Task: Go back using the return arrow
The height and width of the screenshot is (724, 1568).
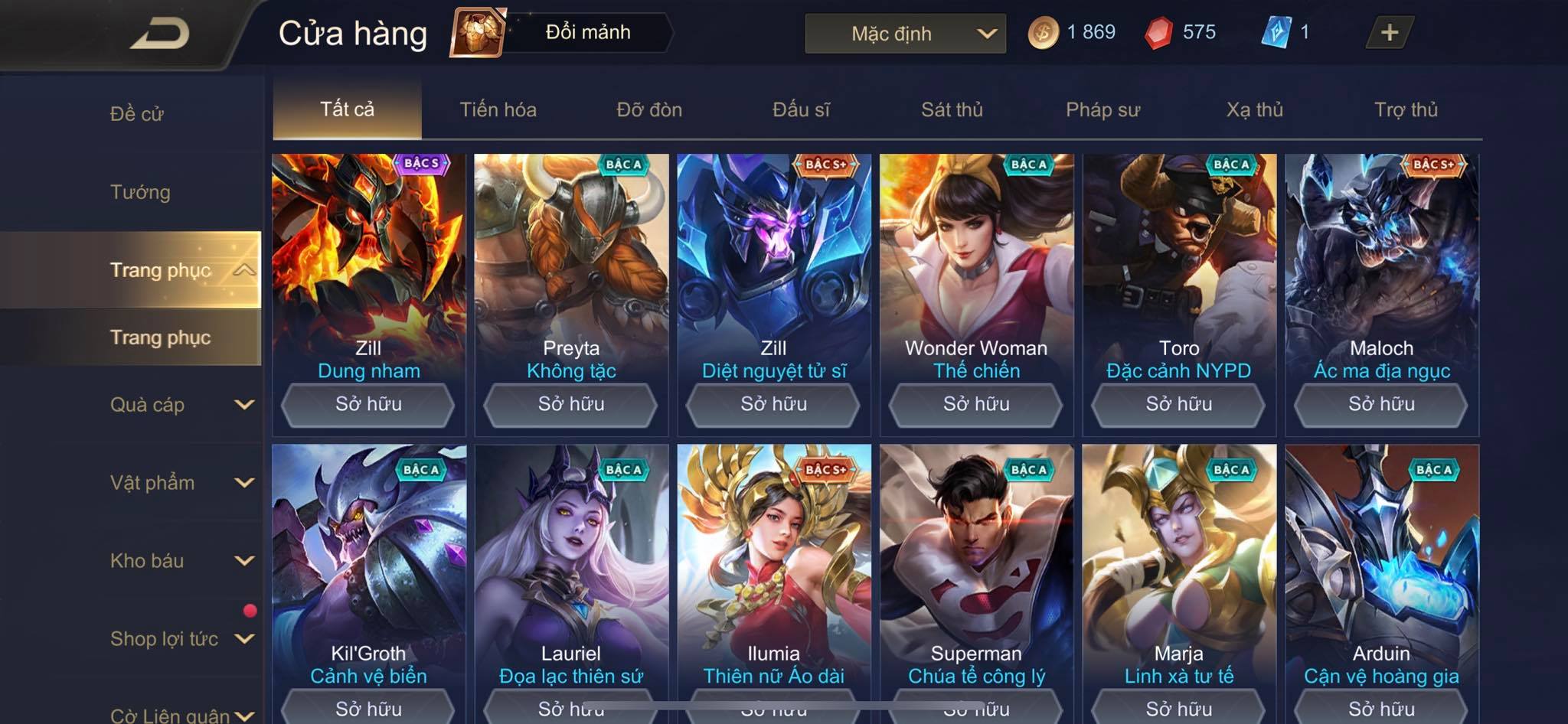Action: coord(159,34)
